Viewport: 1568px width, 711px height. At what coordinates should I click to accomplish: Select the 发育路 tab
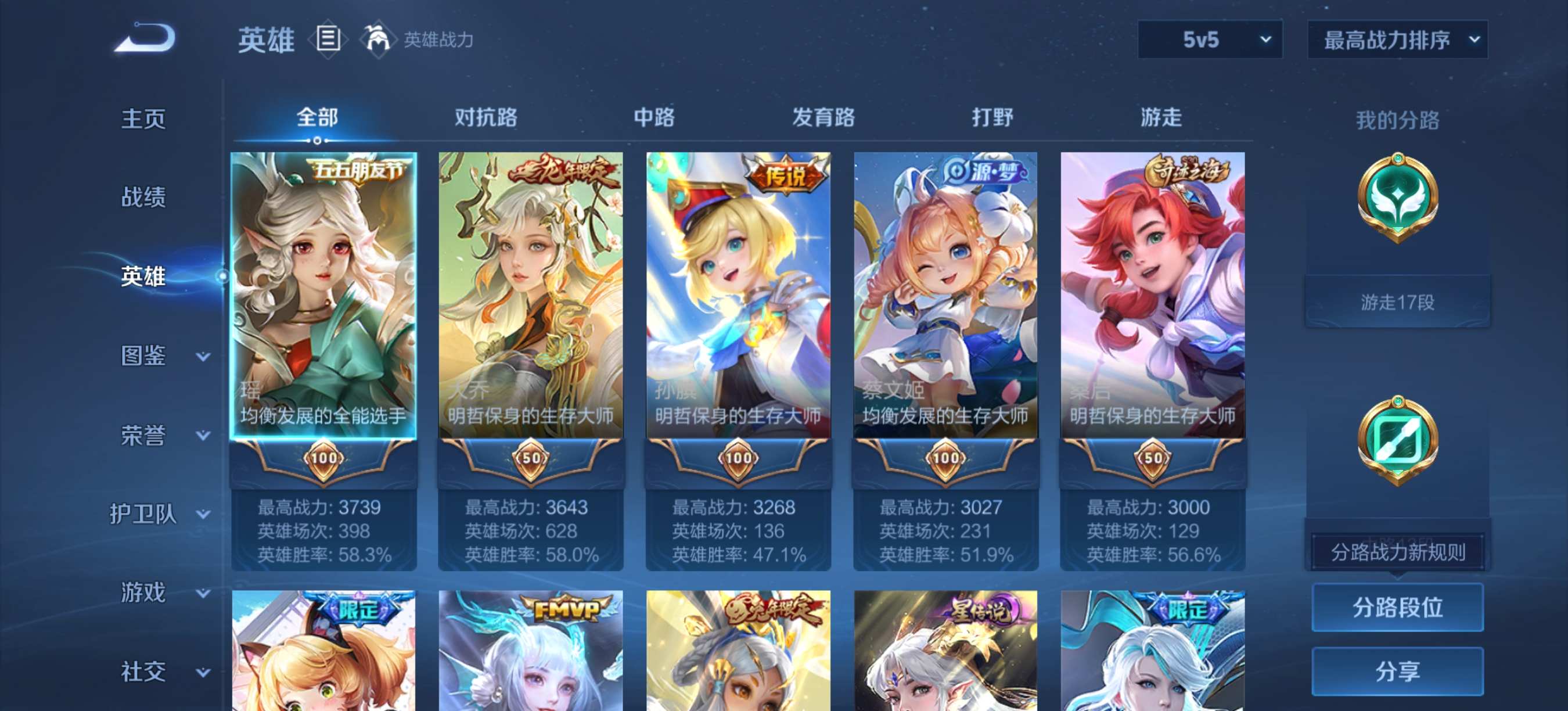(x=823, y=117)
